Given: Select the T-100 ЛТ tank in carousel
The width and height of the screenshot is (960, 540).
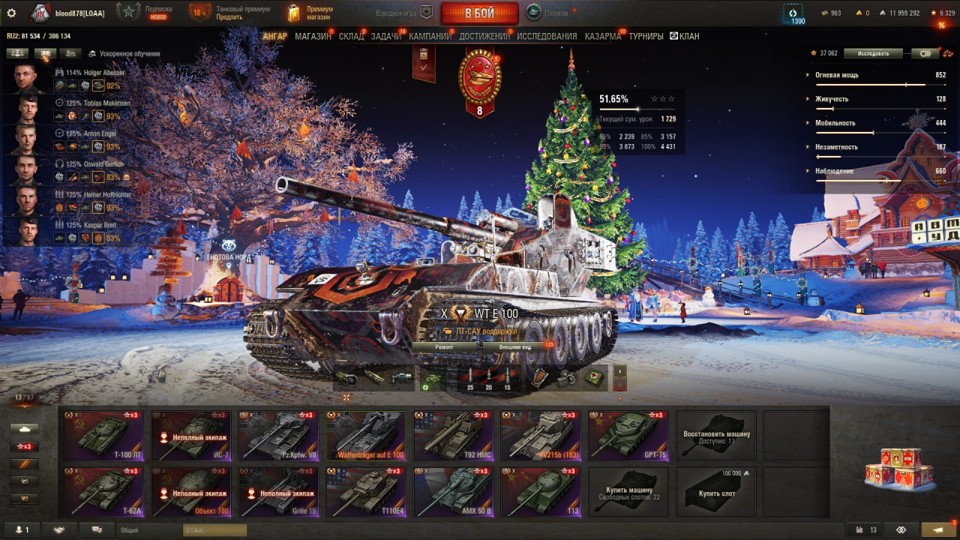Looking at the screenshot, I should pyautogui.click(x=103, y=435).
